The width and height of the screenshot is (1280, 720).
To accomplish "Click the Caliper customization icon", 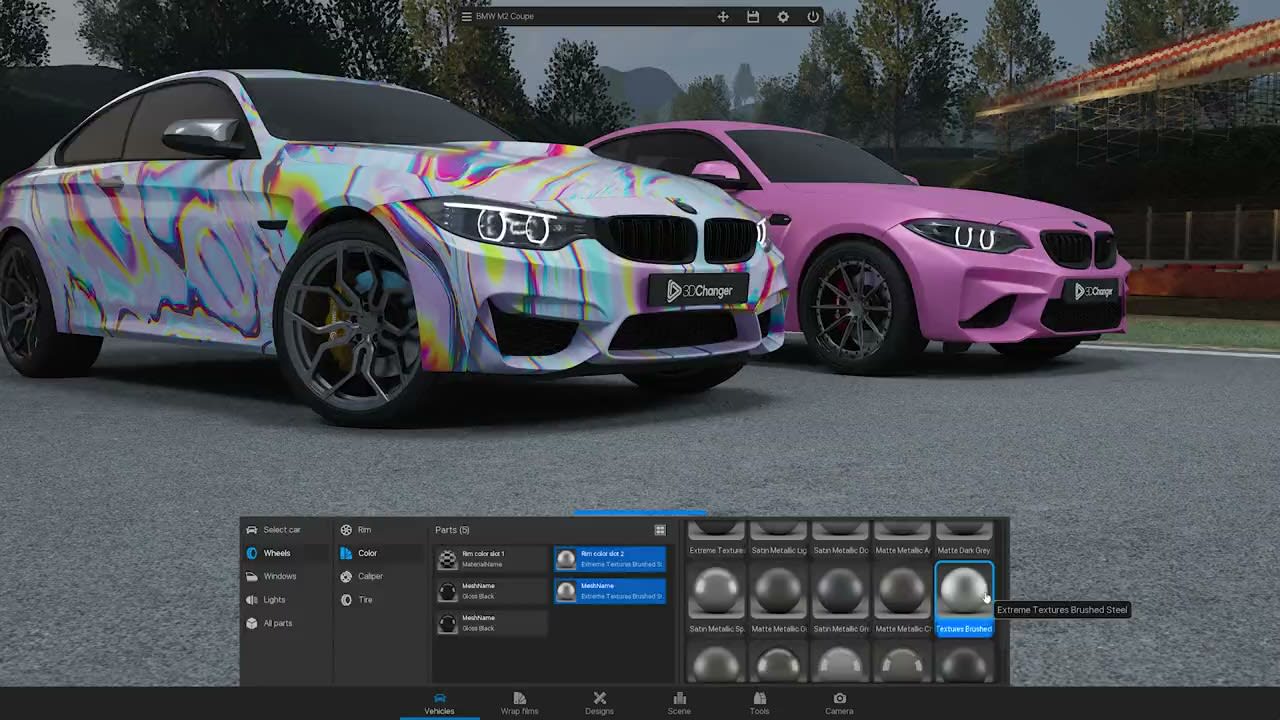I will (x=348, y=576).
